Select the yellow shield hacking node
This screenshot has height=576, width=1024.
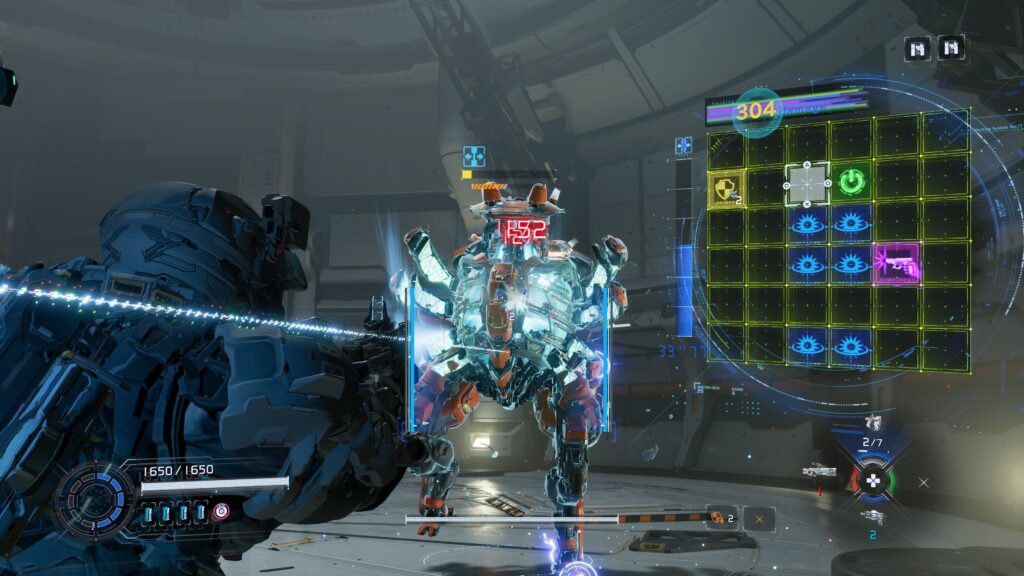(x=727, y=187)
